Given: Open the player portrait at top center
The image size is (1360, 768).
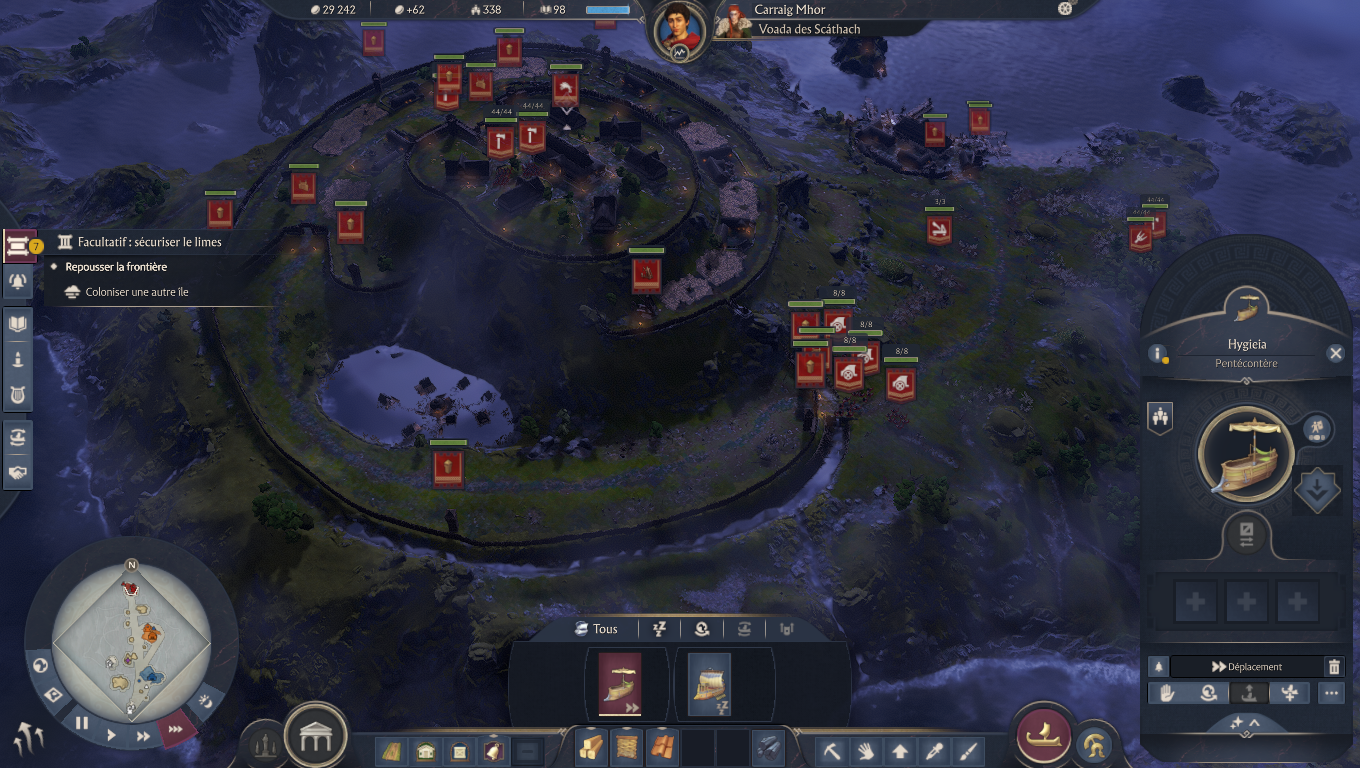Looking at the screenshot, I should (679, 31).
